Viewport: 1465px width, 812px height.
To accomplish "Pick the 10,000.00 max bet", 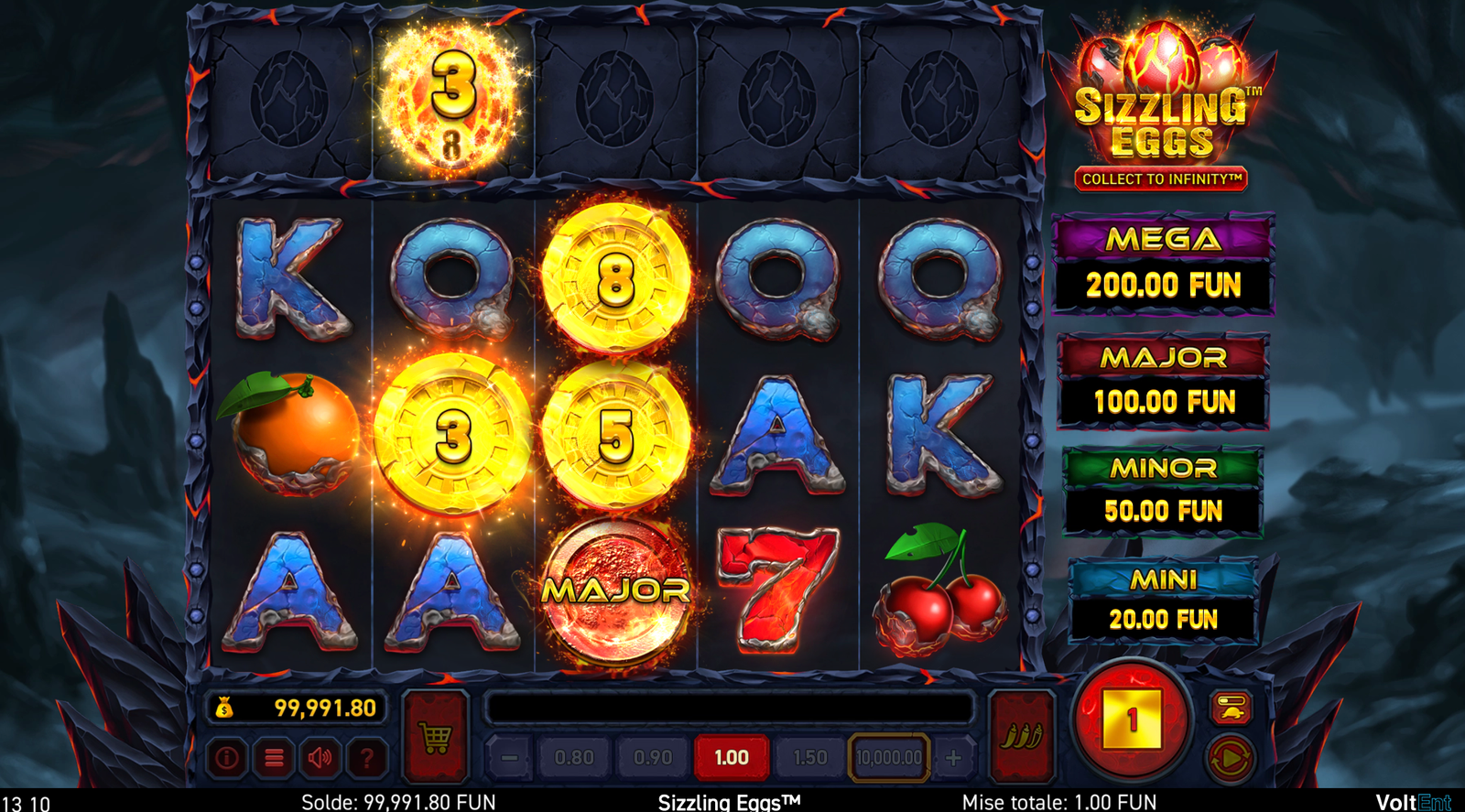I will coord(889,758).
